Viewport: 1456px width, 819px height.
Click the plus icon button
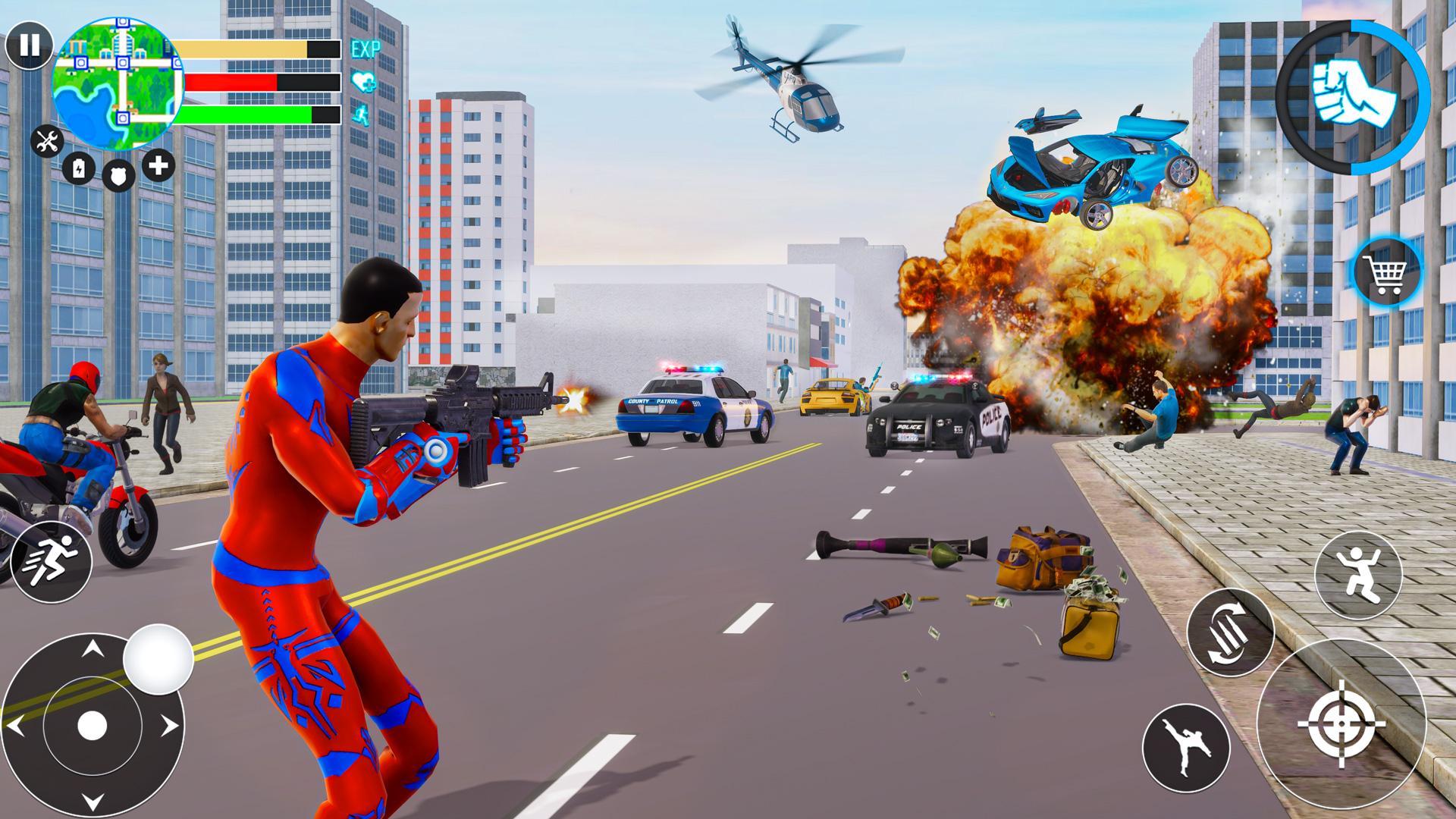(158, 165)
